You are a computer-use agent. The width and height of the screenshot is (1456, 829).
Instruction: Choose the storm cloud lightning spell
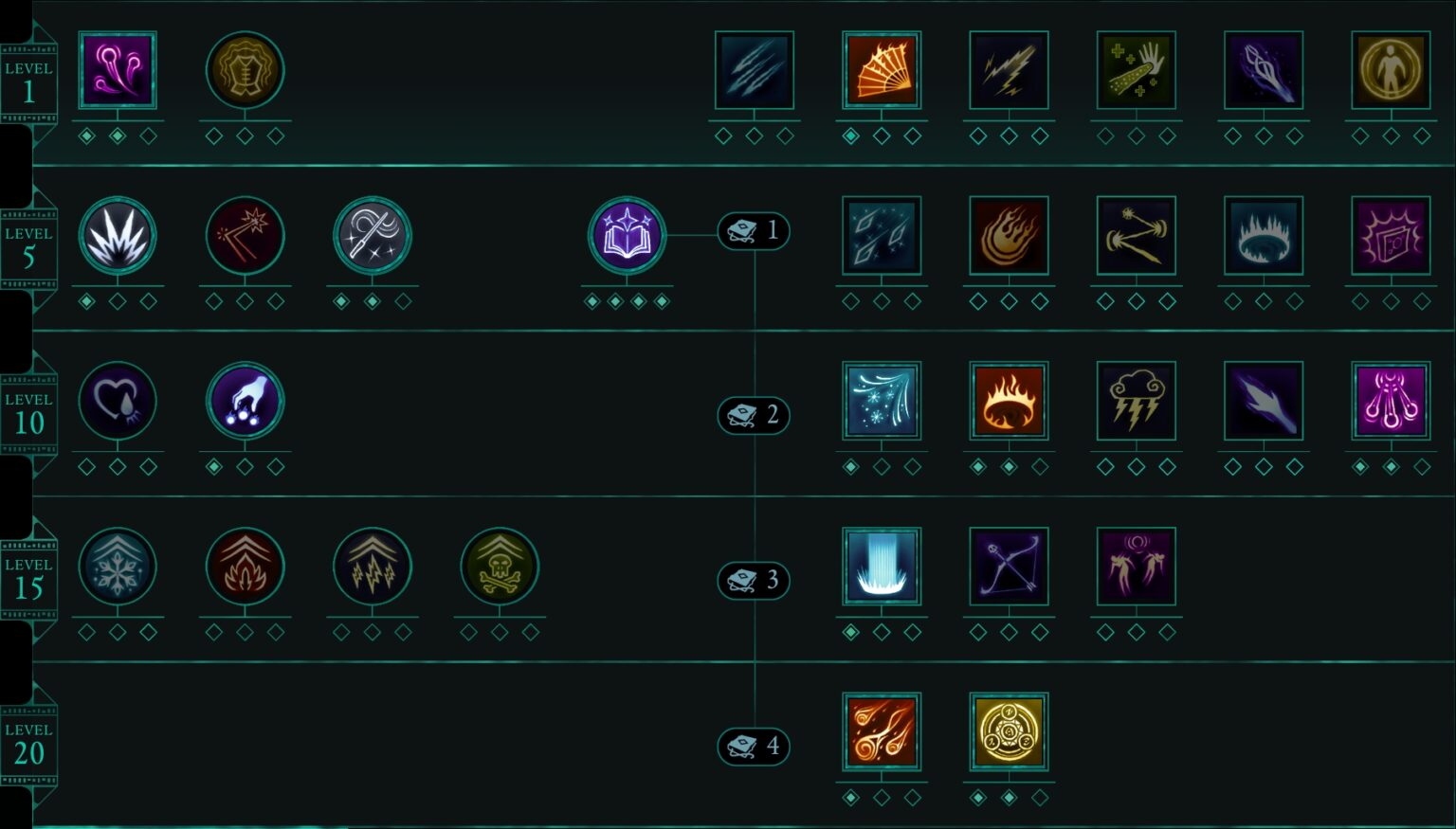[x=1136, y=402]
